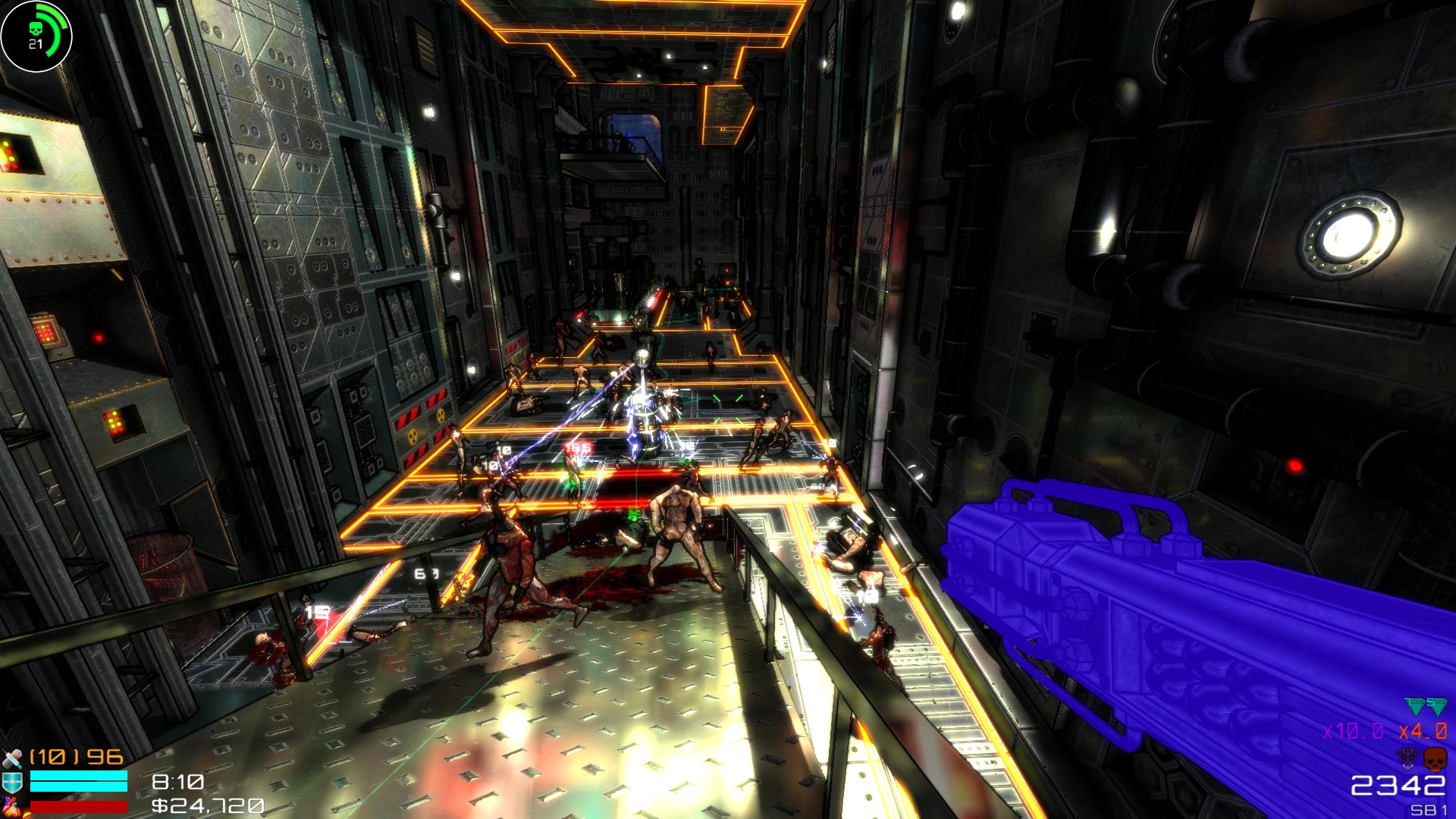This screenshot has height=819, width=1456.
Task: Toggle the x4.0 orange multiplier display
Action: [x=1422, y=731]
